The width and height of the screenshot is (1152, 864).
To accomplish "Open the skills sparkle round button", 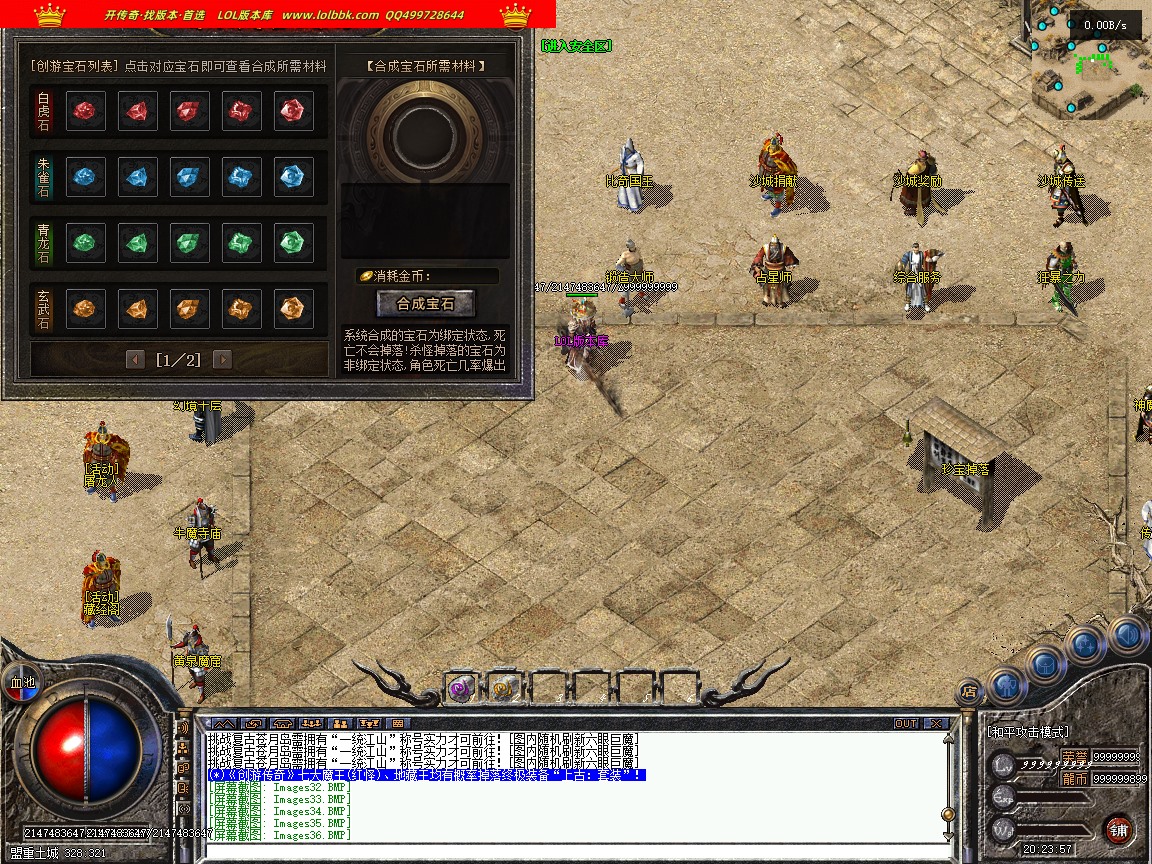I will [x=1084, y=645].
